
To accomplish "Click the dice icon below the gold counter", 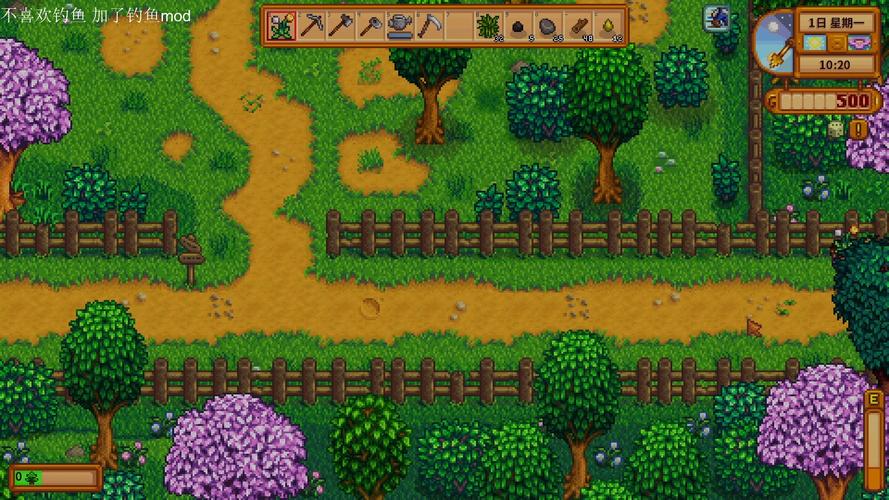I will (x=833, y=129).
